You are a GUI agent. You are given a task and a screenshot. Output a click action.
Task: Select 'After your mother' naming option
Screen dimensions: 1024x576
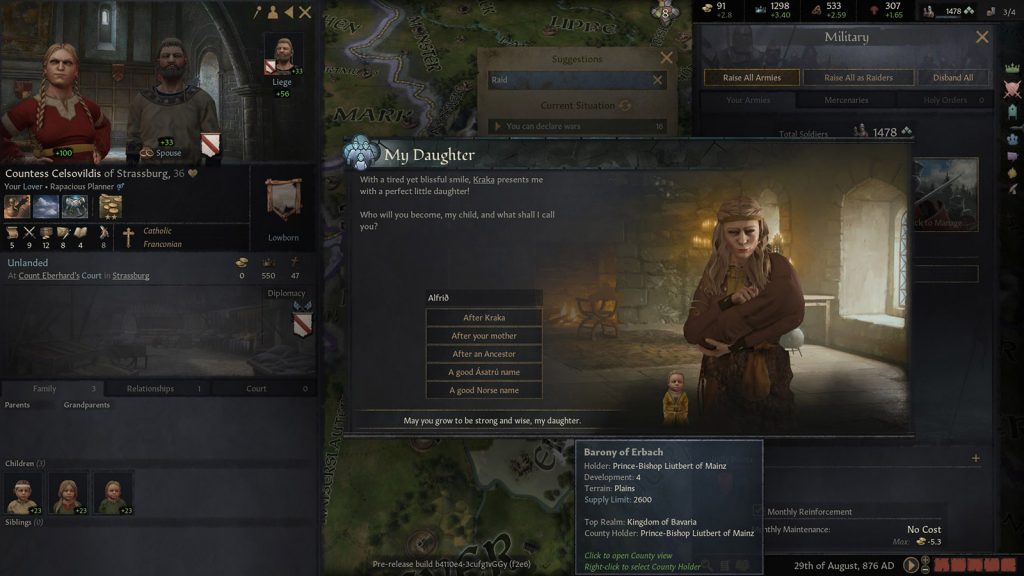coord(484,336)
